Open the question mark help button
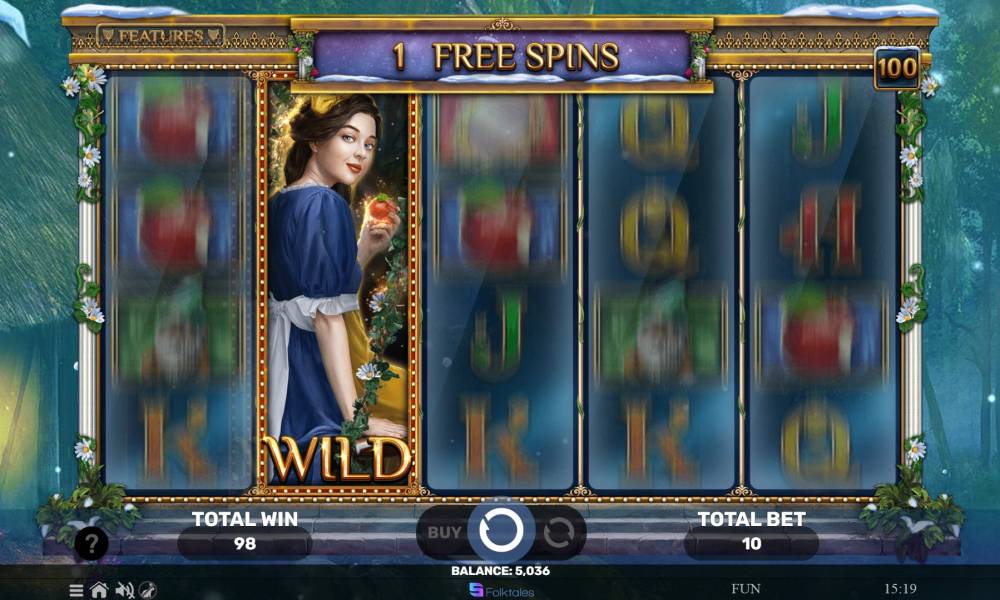The image size is (1000, 600). point(91,544)
